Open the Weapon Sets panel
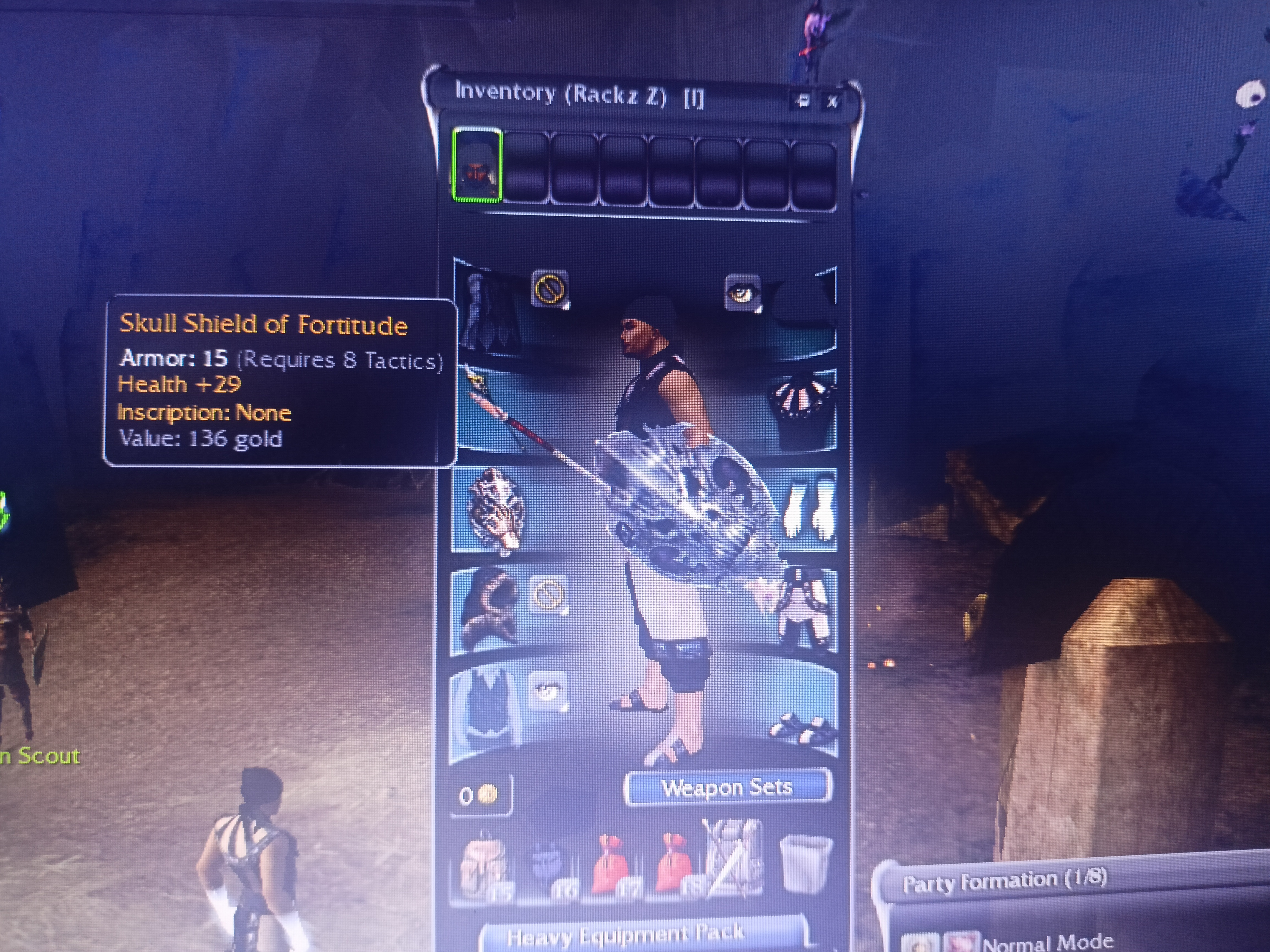This screenshot has height=952, width=1270. pos(728,787)
